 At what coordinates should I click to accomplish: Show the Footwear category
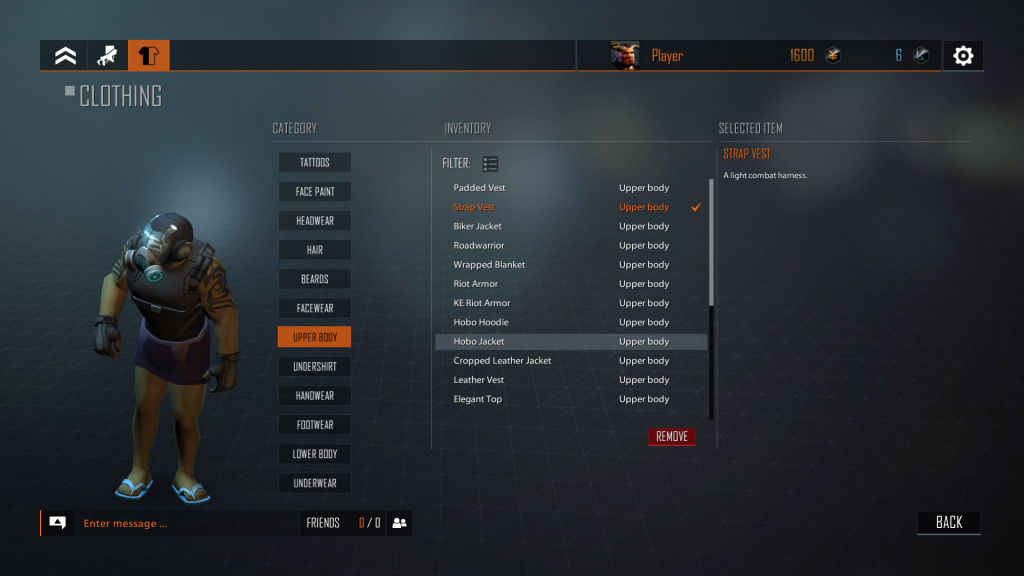[314, 425]
